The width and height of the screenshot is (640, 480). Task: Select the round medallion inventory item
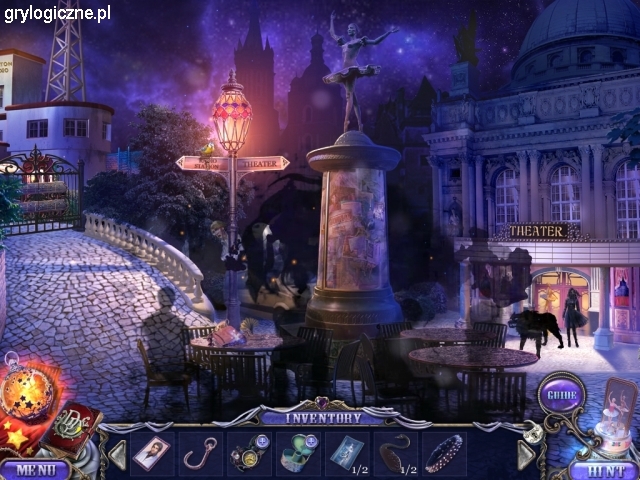(x=248, y=452)
